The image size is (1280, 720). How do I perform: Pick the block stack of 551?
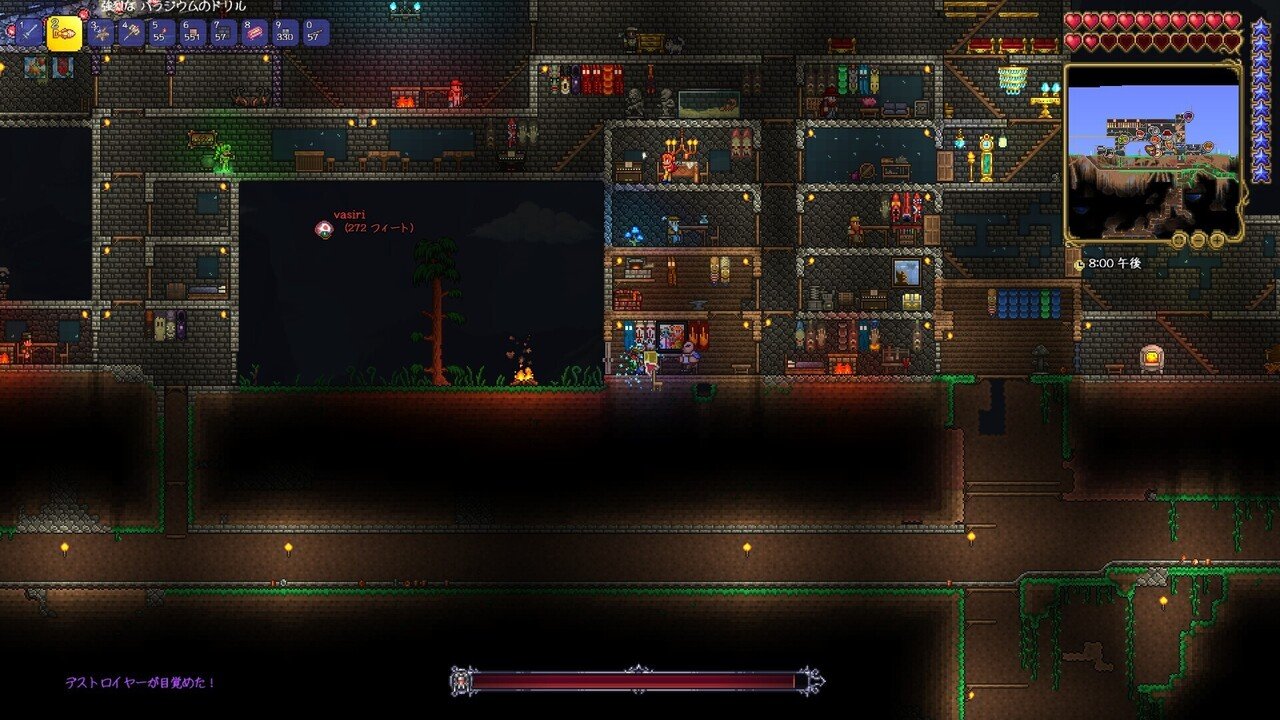[192, 33]
